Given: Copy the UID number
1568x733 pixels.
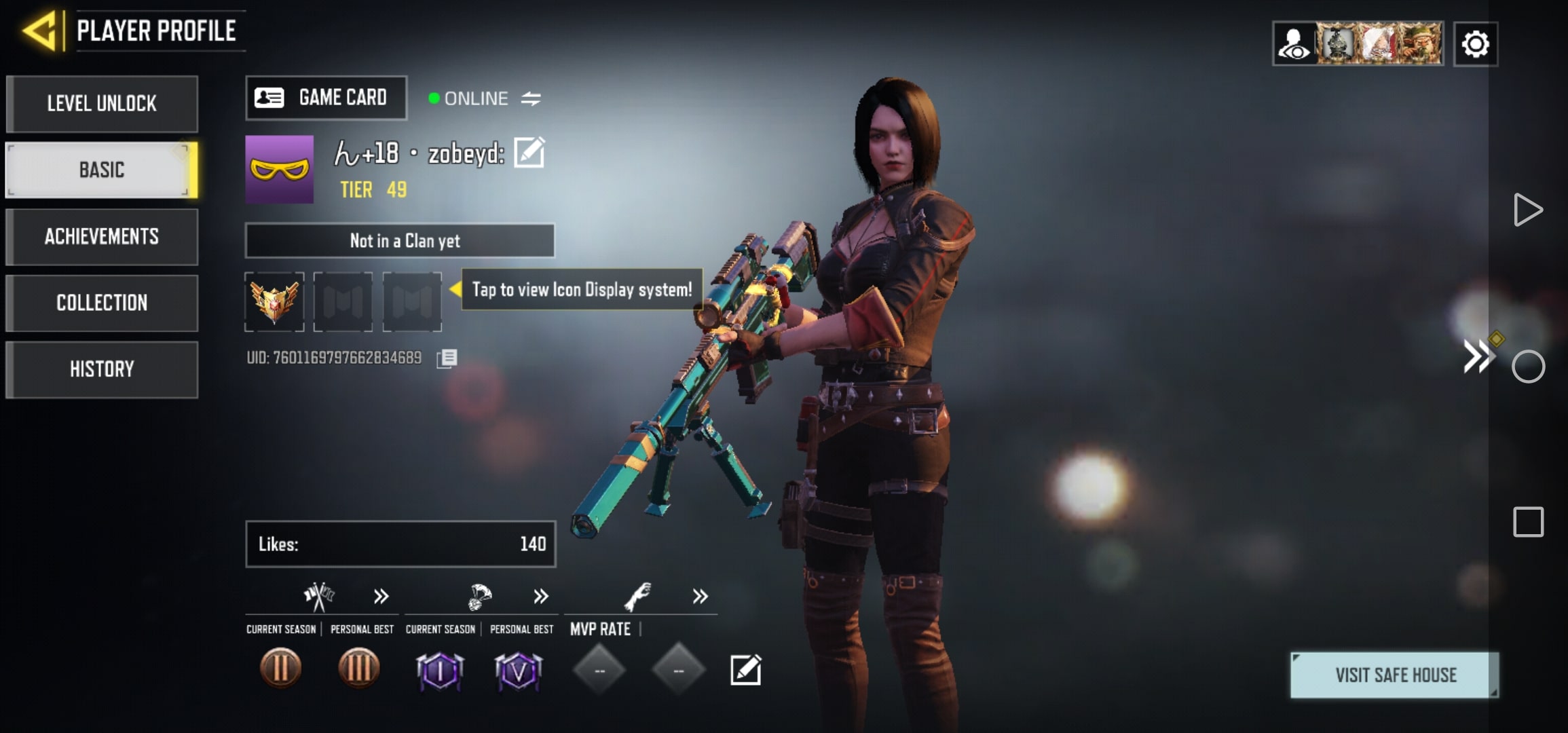Looking at the screenshot, I should tap(447, 358).
